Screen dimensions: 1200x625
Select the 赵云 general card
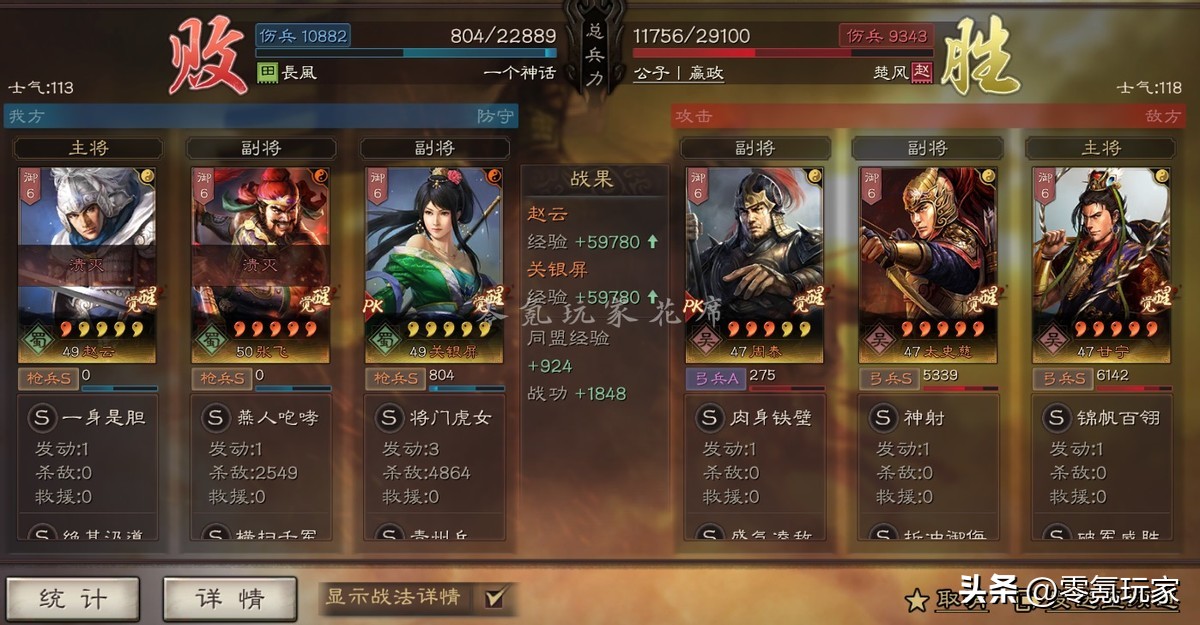(x=86, y=264)
